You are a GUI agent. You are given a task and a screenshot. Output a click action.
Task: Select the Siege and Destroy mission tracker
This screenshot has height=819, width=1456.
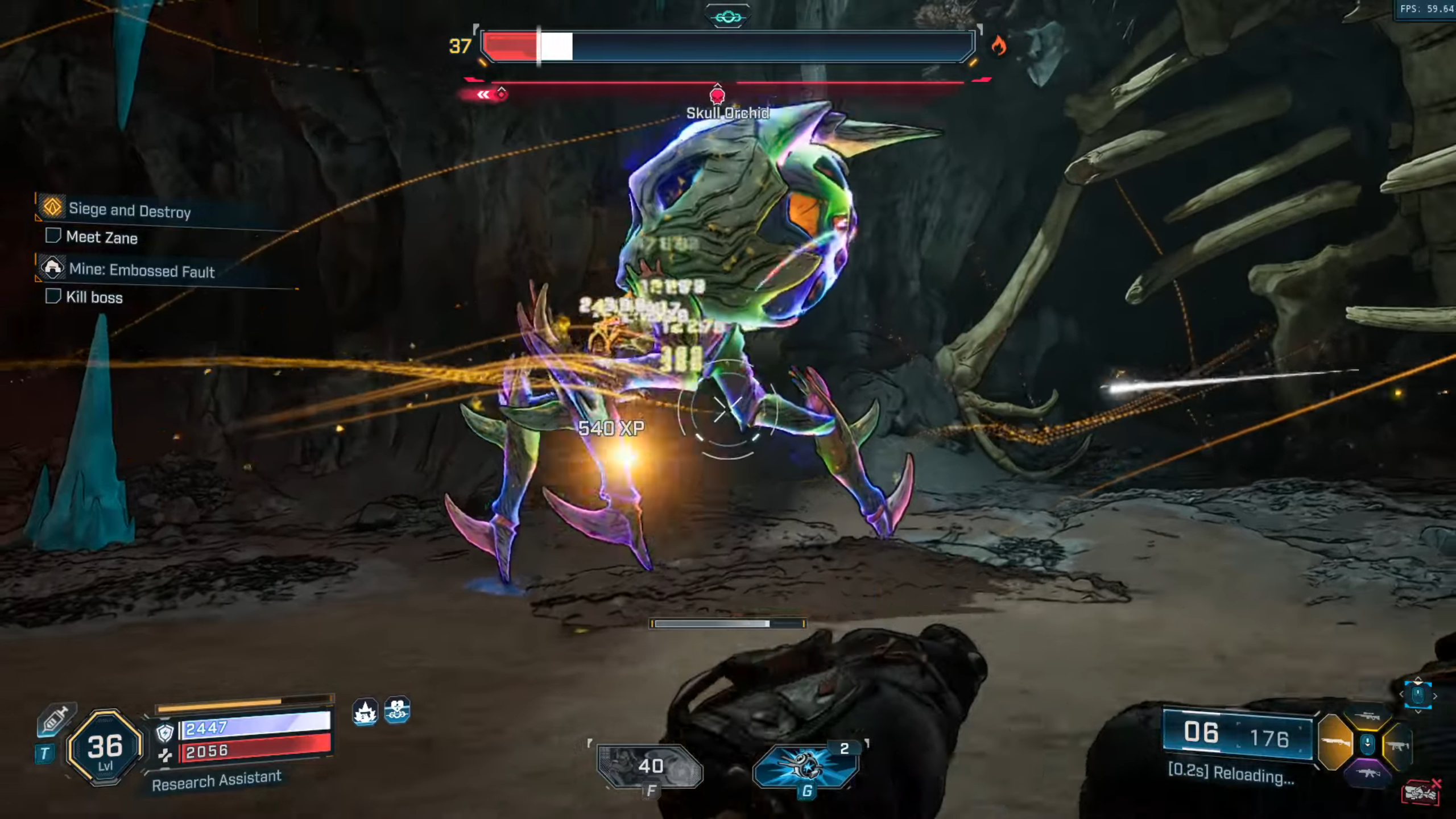click(130, 210)
